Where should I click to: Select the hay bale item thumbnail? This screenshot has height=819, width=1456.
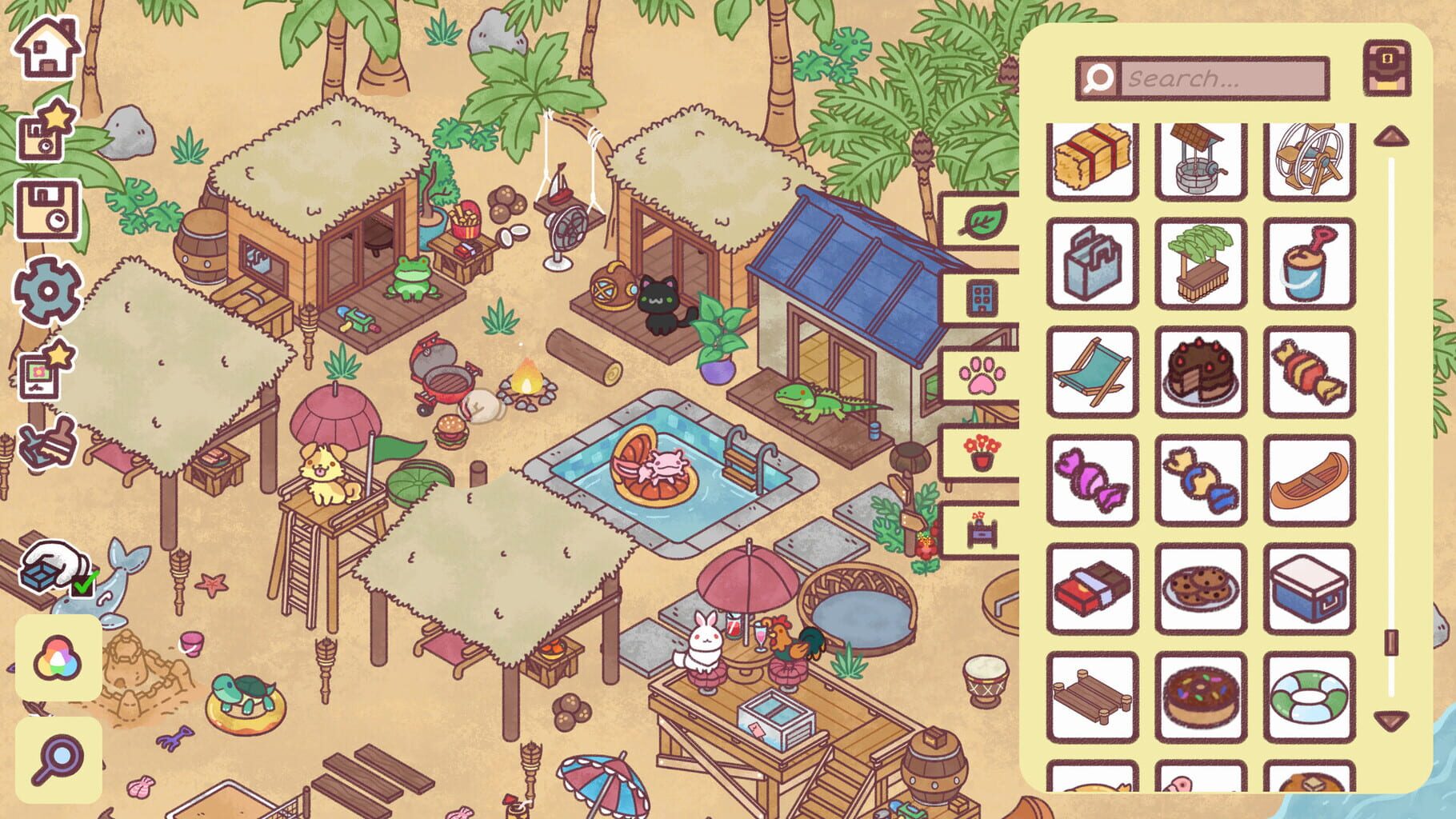tap(1091, 159)
